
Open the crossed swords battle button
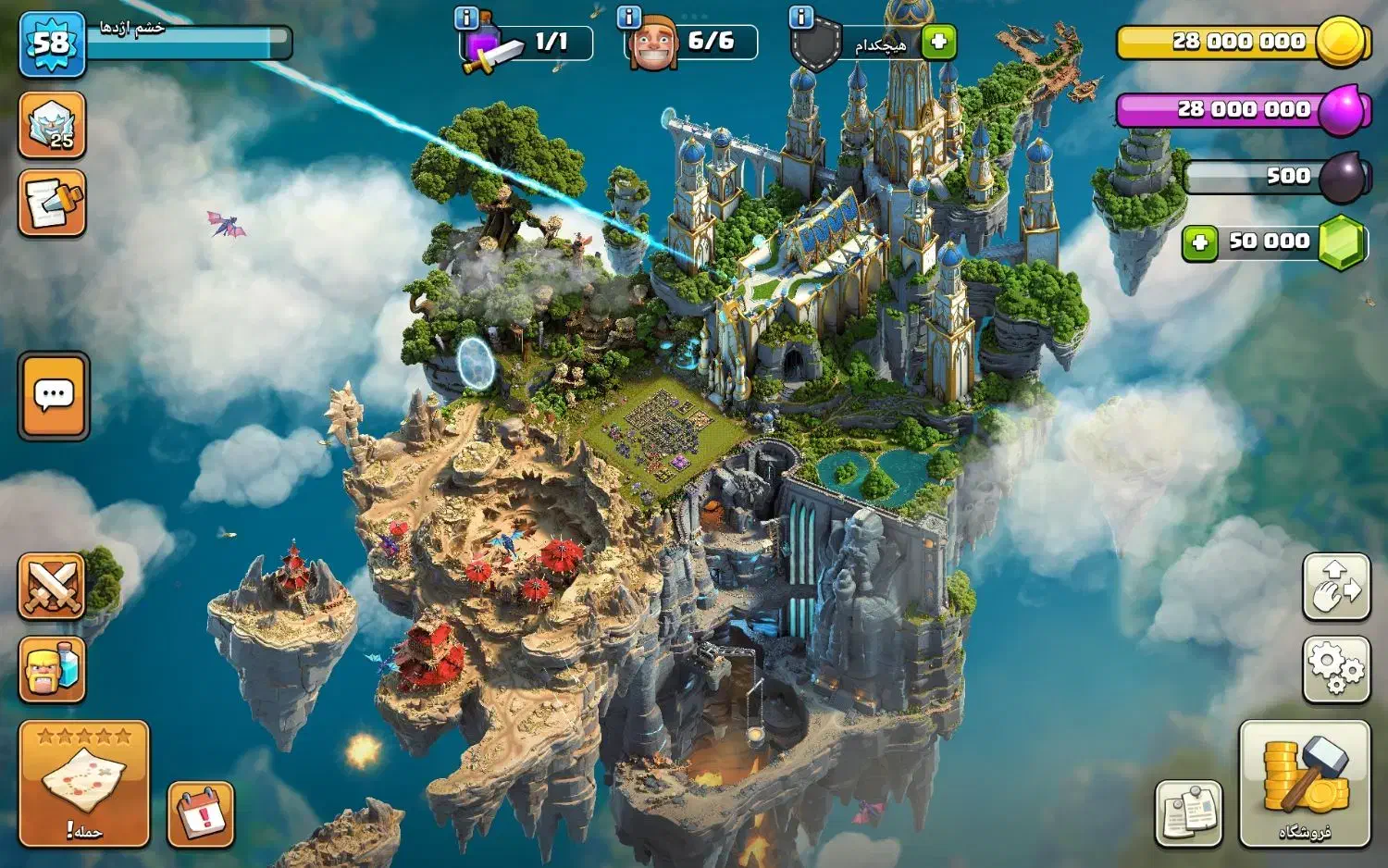point(52,587)
